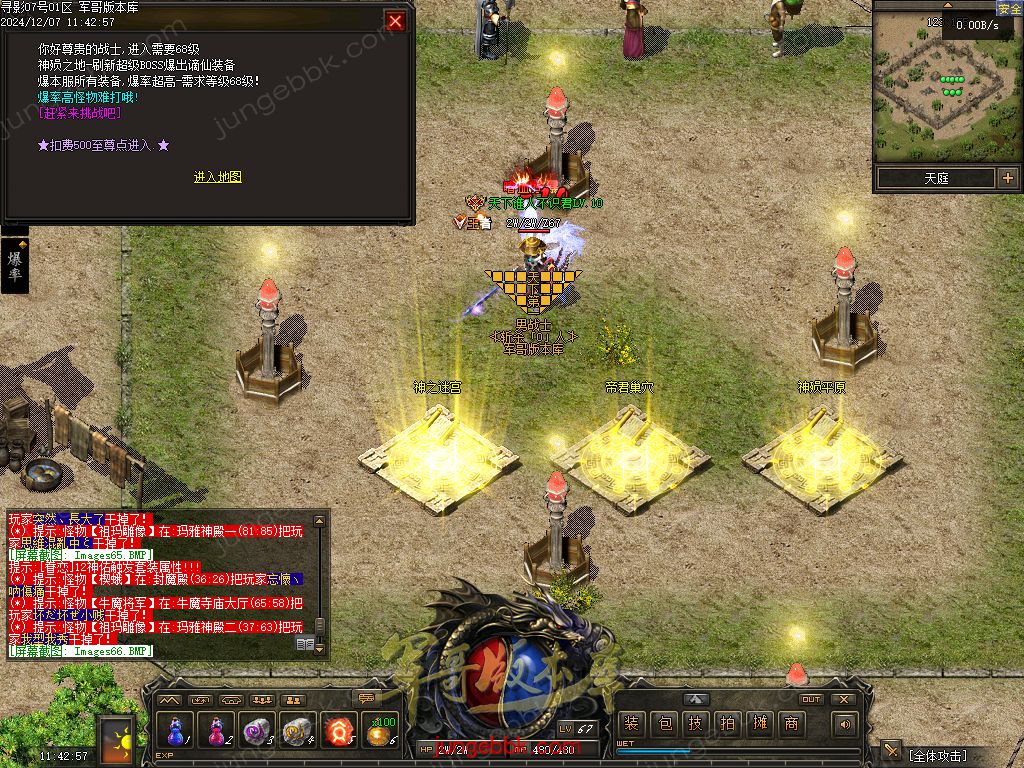Click the 进入地图 link to enter the map
The width and height of the screenshot is (1024, 768).
[x=217, y=177]
